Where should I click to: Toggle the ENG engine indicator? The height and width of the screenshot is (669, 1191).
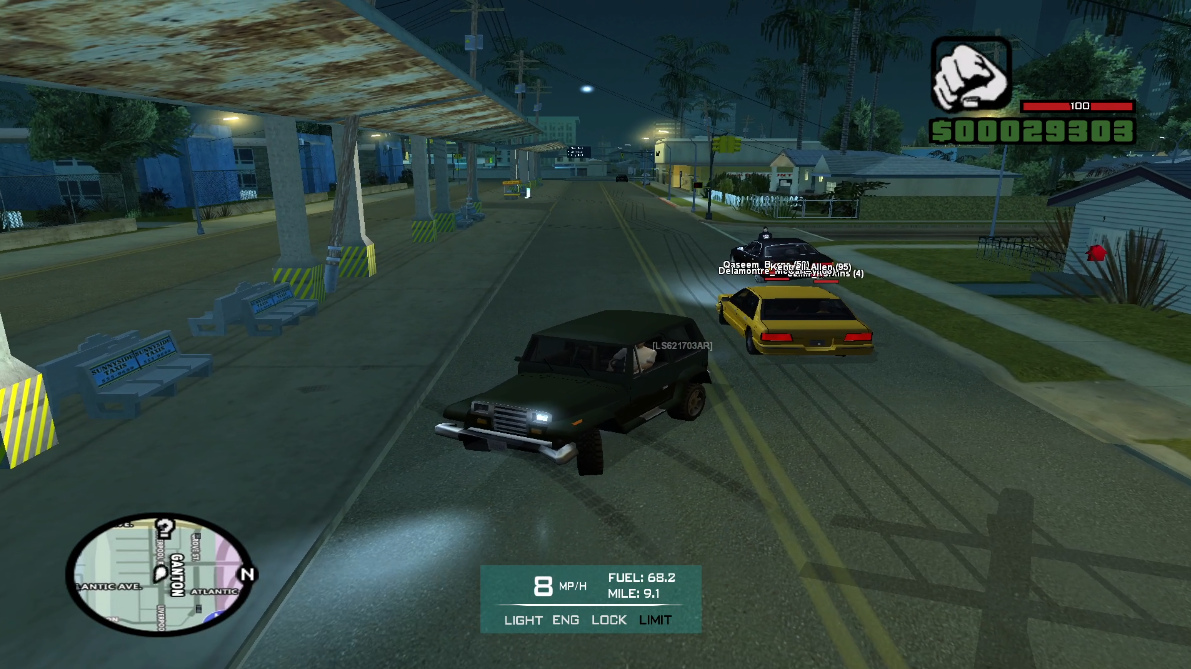566,620
